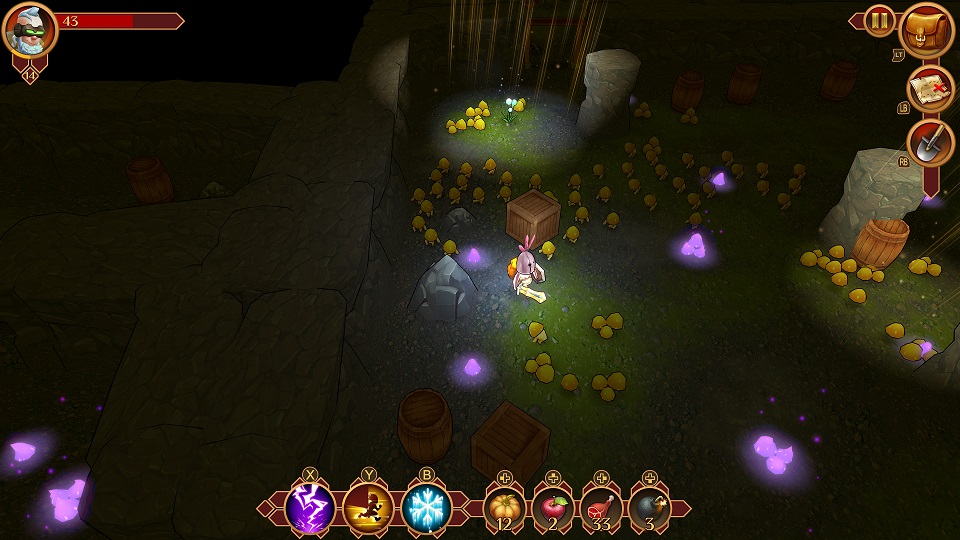The width and height of the screenshot is (960, 540).
Task: Cast the ice snowflake ability
Action: tap(426, 508)
